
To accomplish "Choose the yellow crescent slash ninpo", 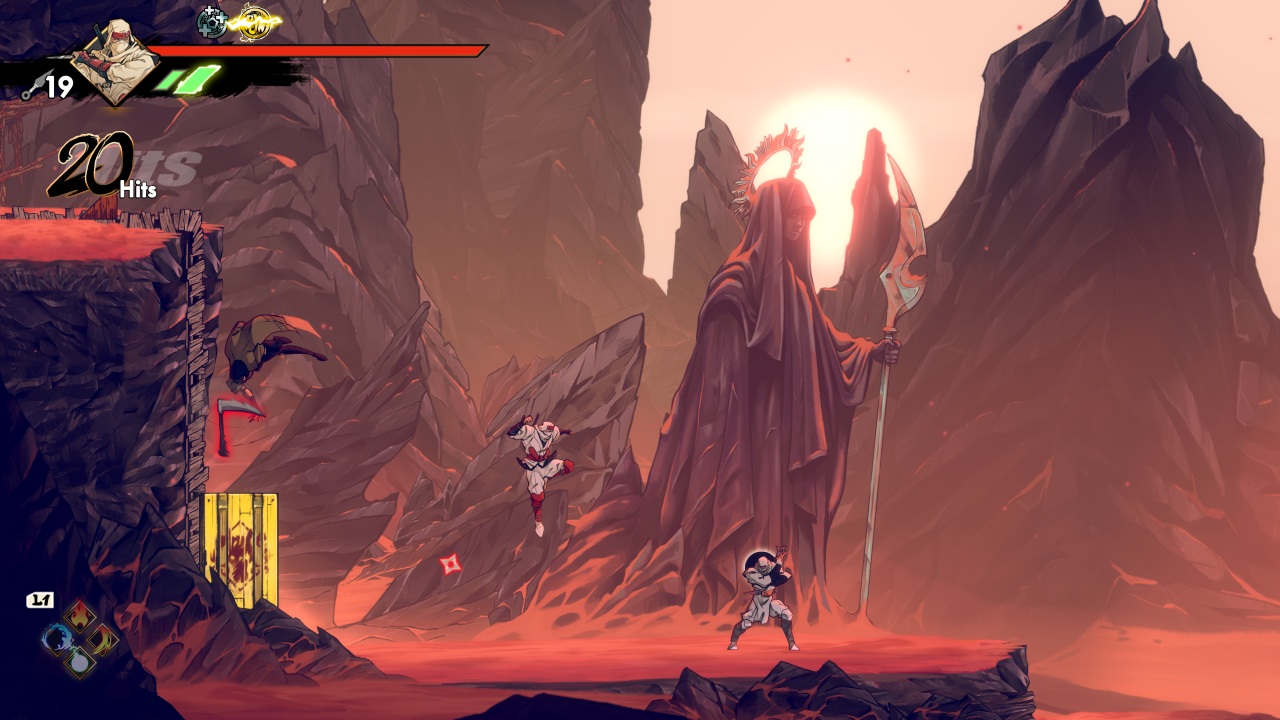I will [102, 638].
